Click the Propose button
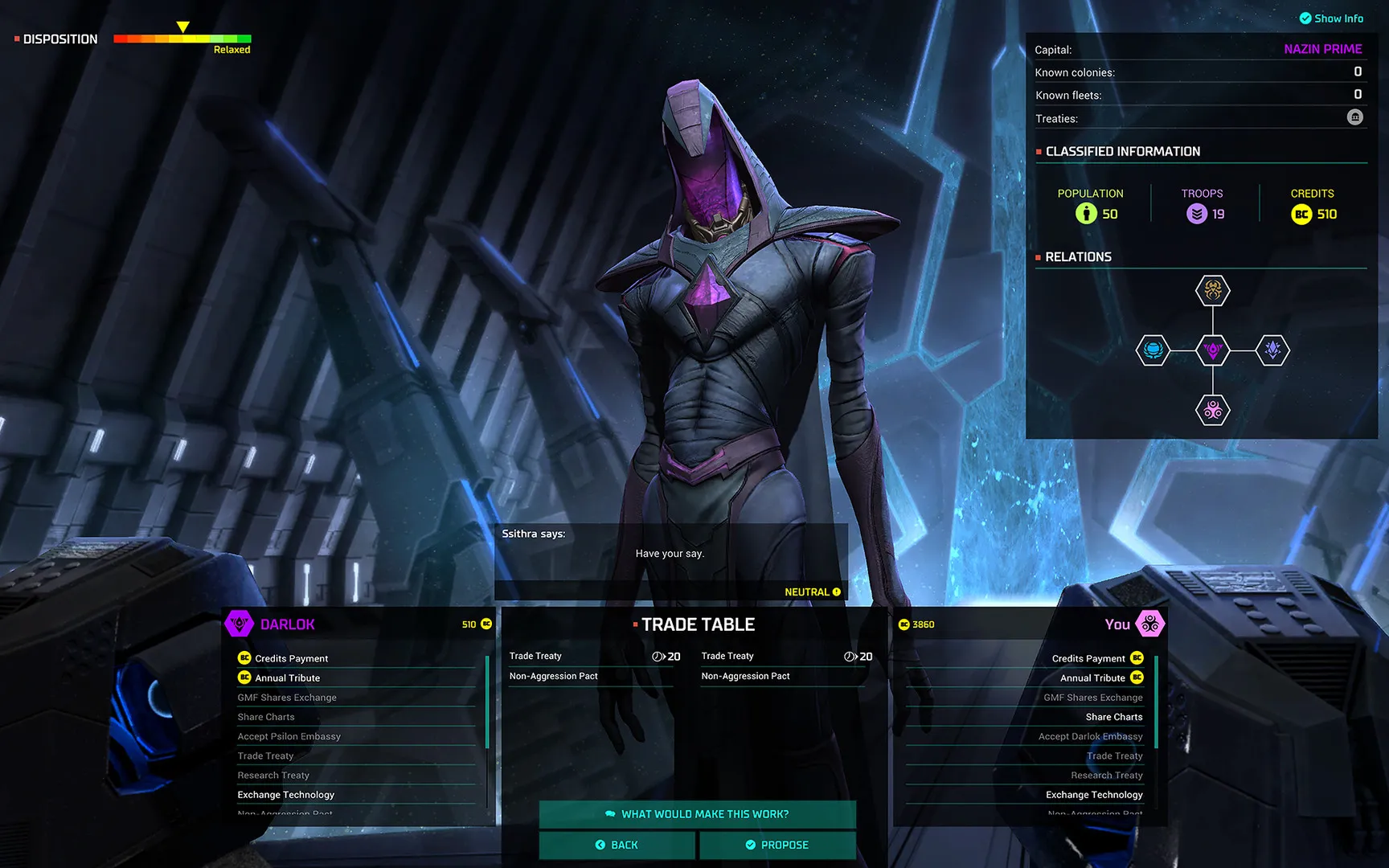Viewport: 1389px width, 868px height. [x=777, y=845]
